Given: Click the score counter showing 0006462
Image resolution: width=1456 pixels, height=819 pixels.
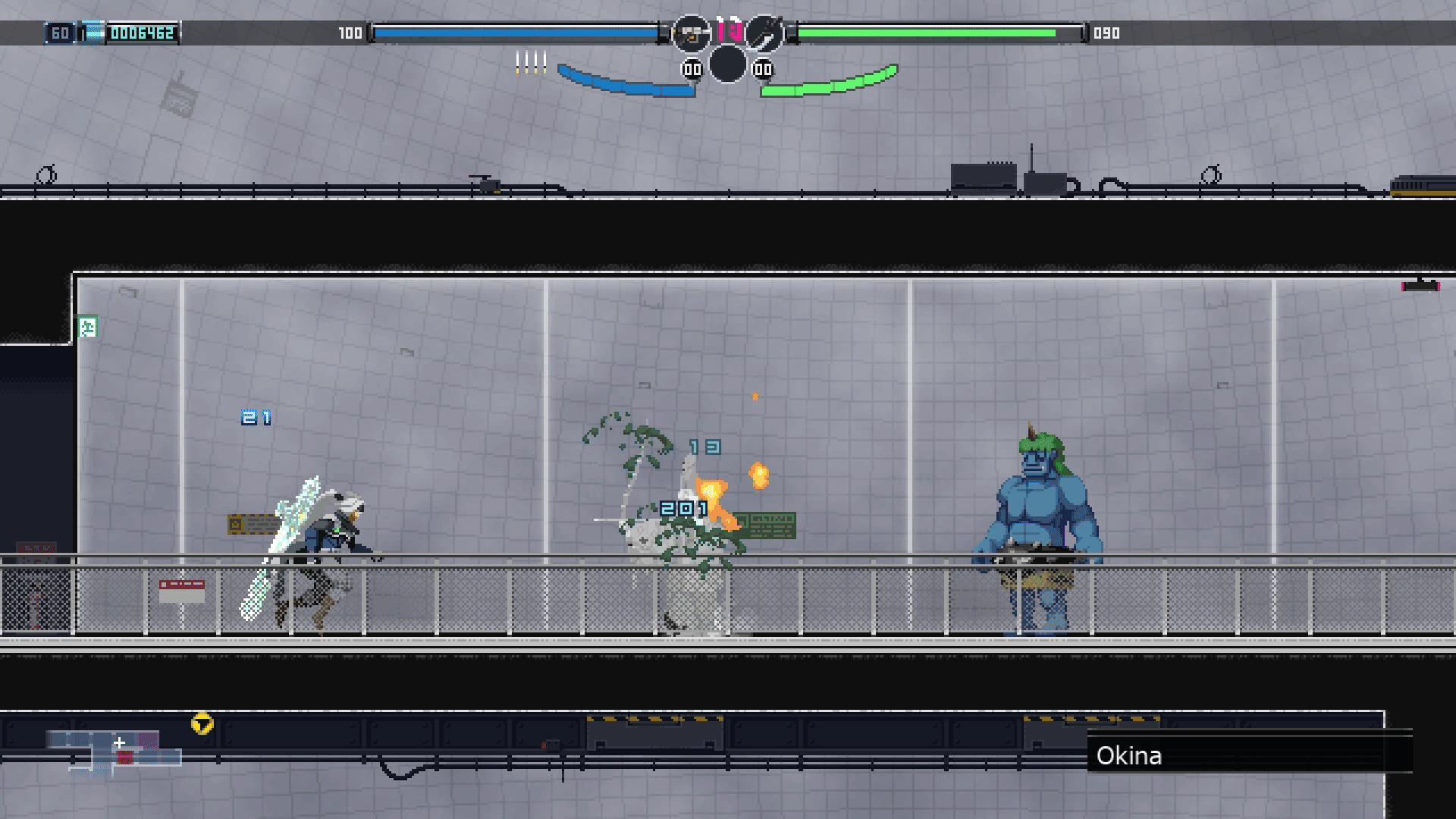Looking at the screenshot, I should click(x=144, y=33).
